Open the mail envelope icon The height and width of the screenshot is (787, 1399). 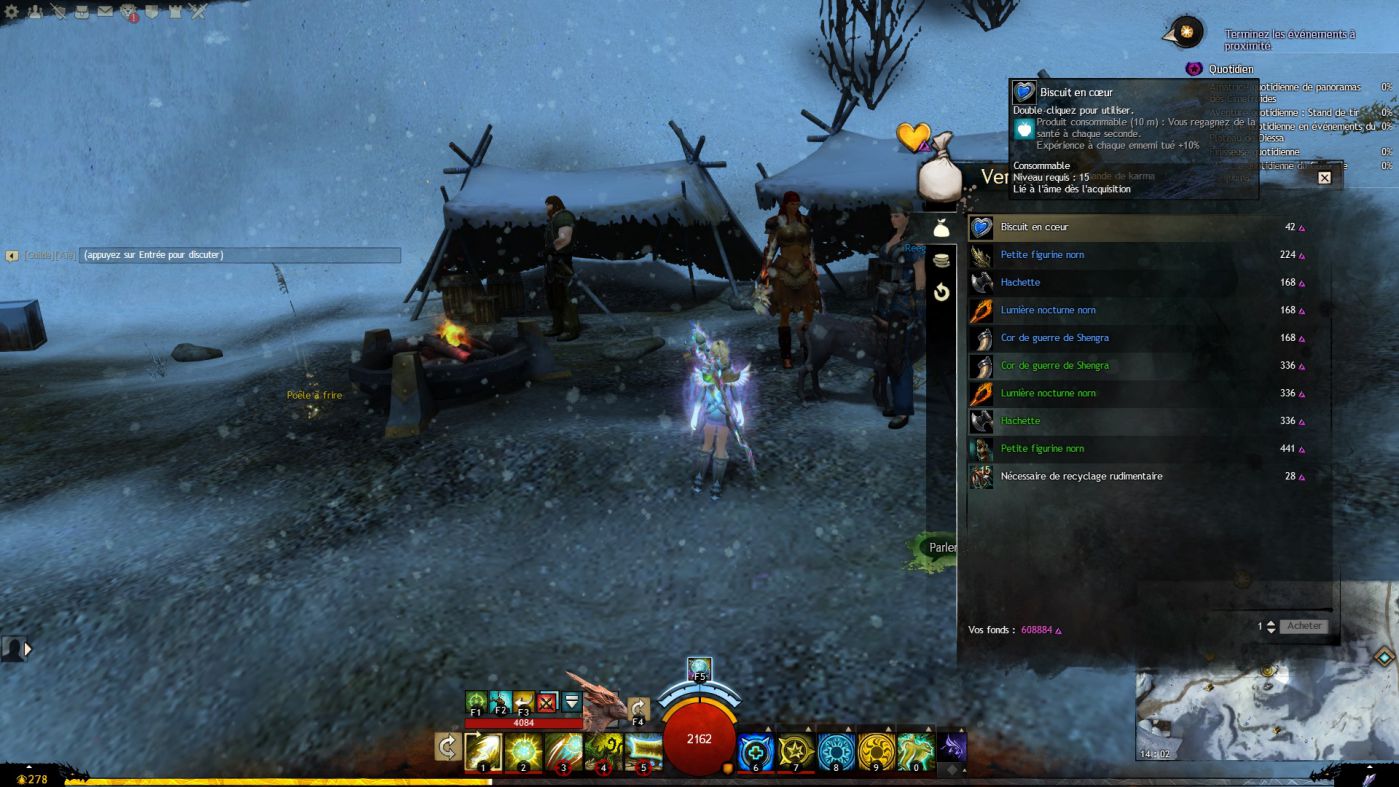[105, 12]
